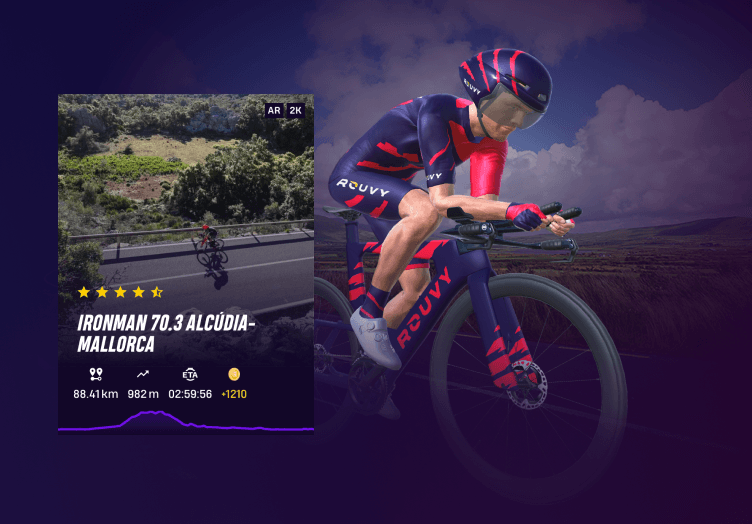Select the route's star rating
Screen dimensions: 752x524
tap(120, 292)
